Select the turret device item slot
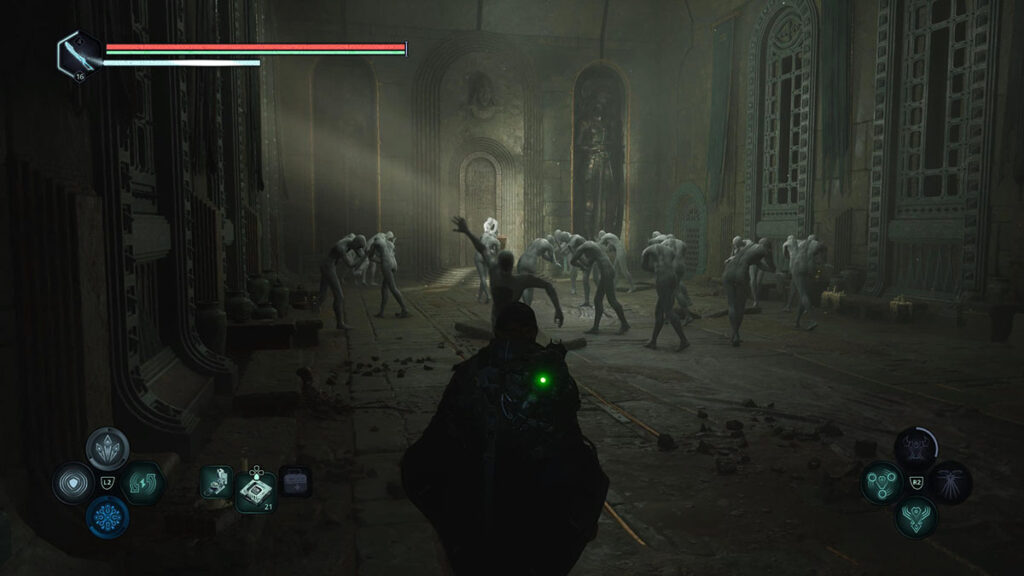Viewport: 1024px width, 576px height. [217, 481]
